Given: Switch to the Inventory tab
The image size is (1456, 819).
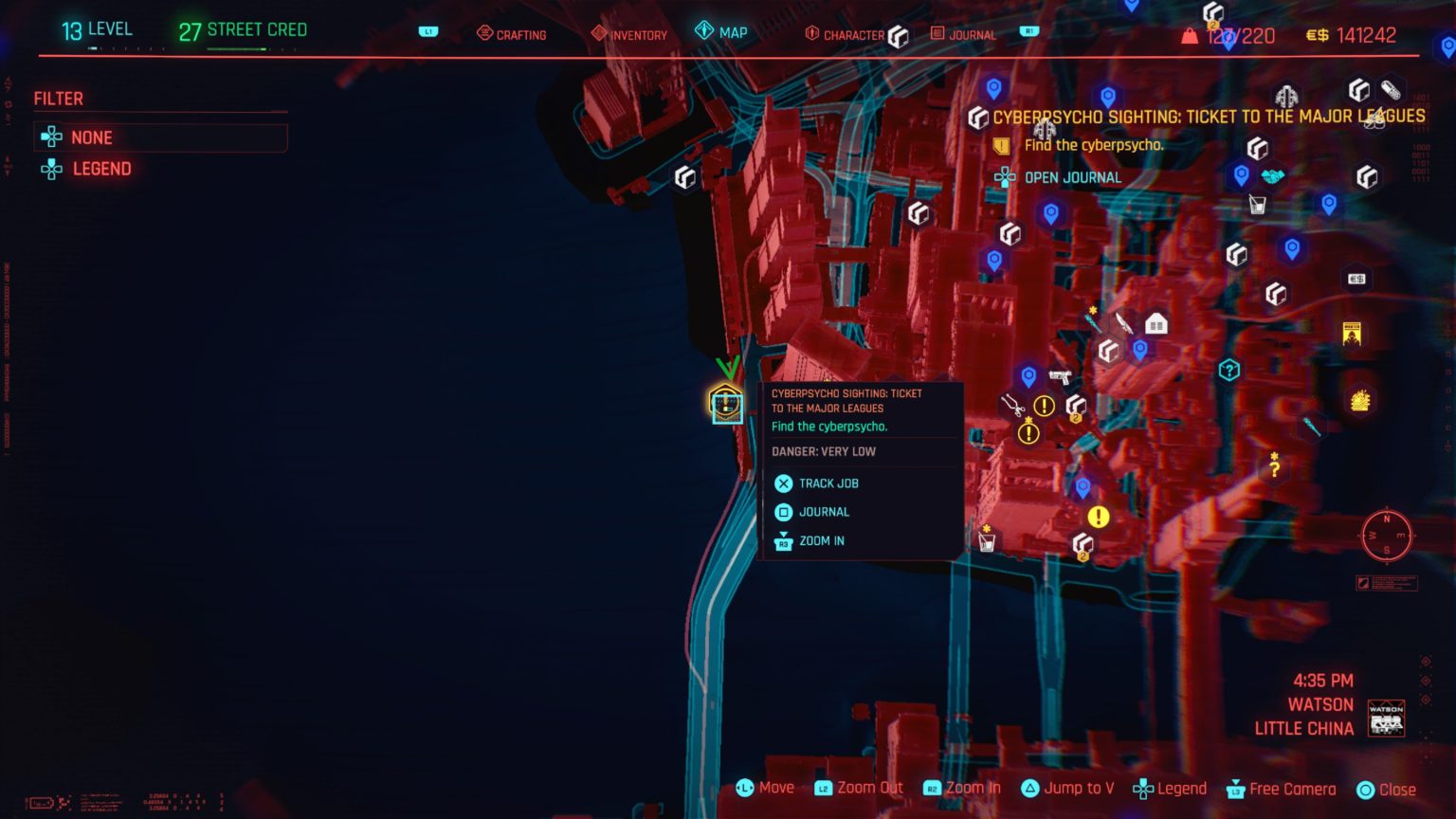Looking at the screenshot, I should (x=628, y=34).
